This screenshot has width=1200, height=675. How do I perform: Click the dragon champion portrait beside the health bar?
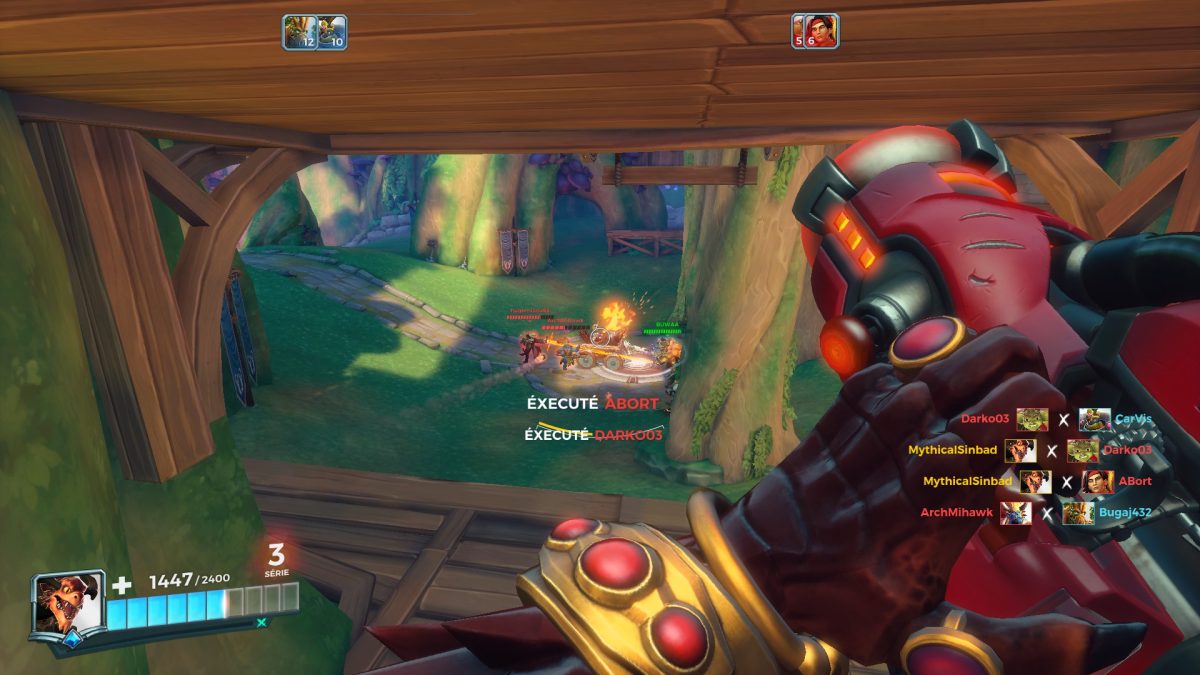(68, 604)
